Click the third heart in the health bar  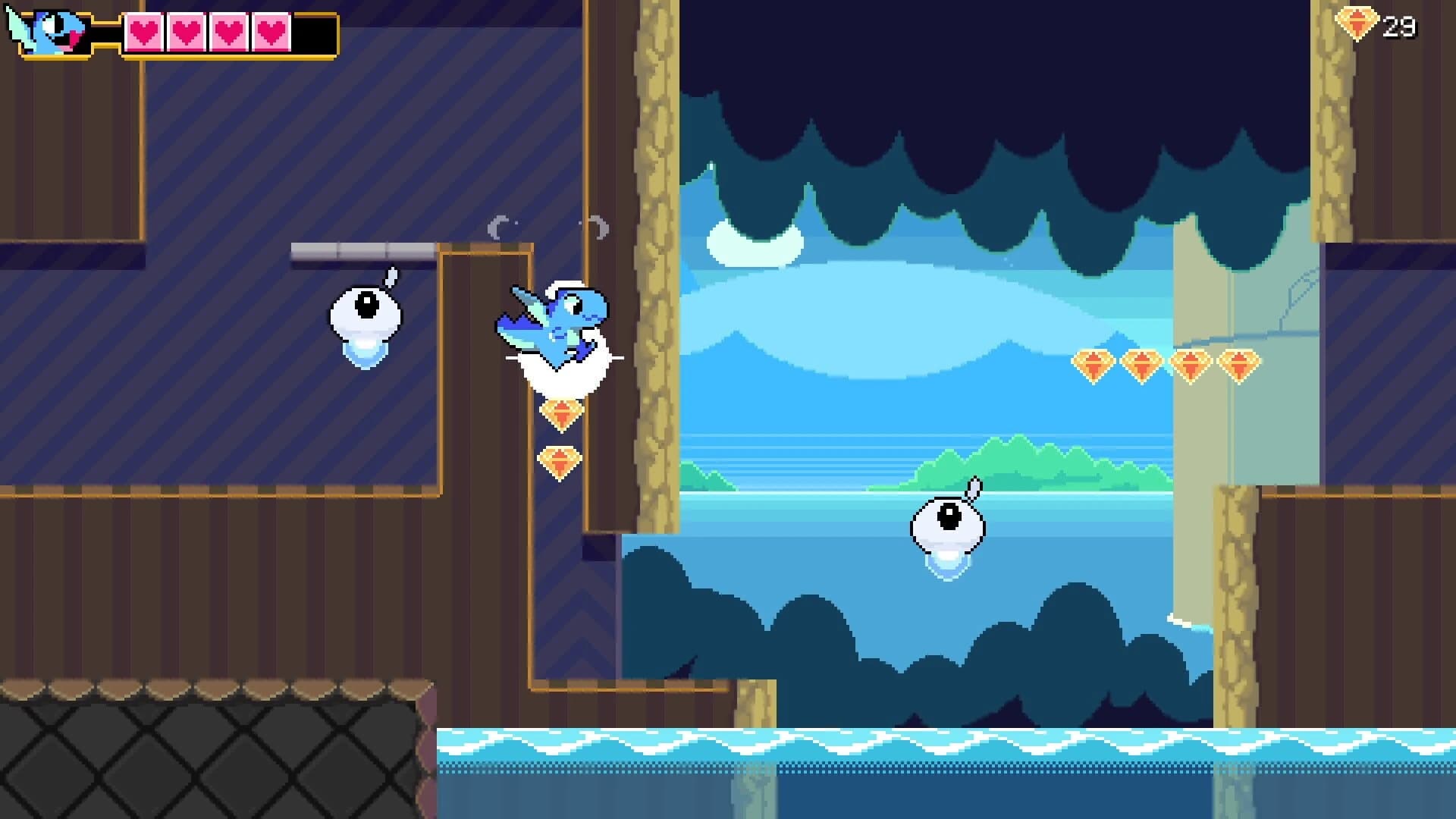(227, 33)
